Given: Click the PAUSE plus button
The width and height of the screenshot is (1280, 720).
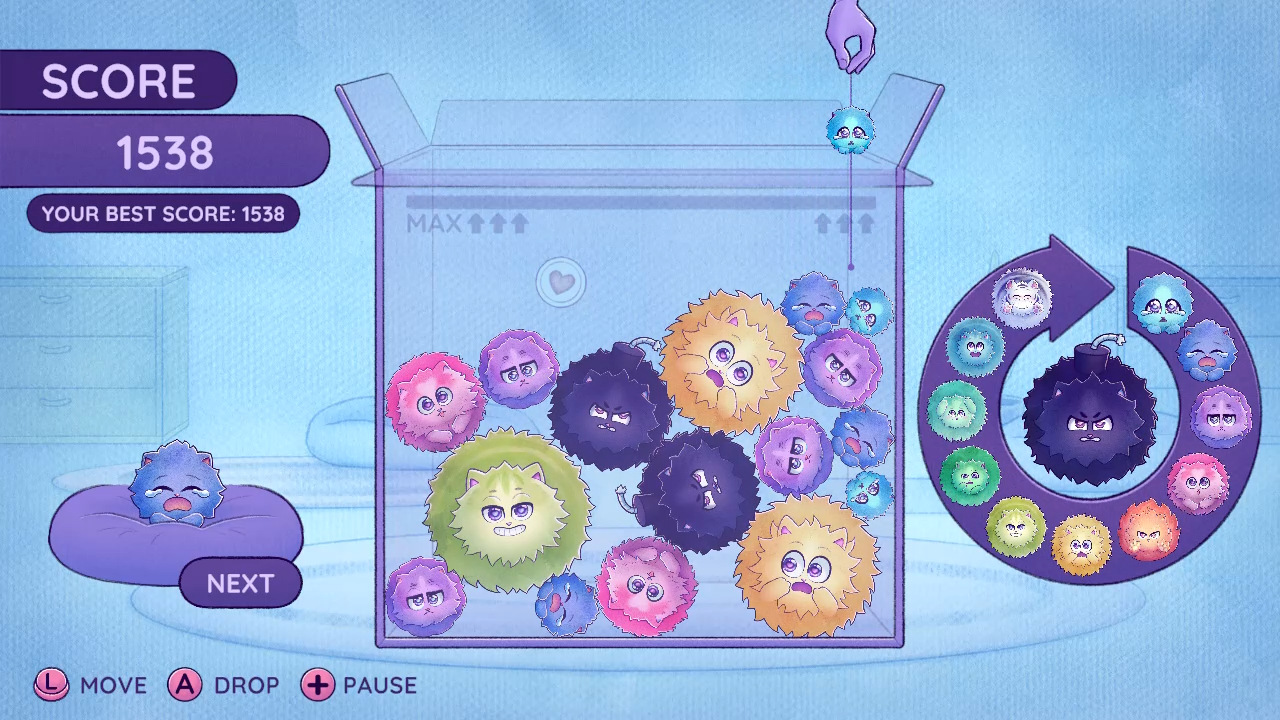Looking at the screenshot, I should [318, 686].
